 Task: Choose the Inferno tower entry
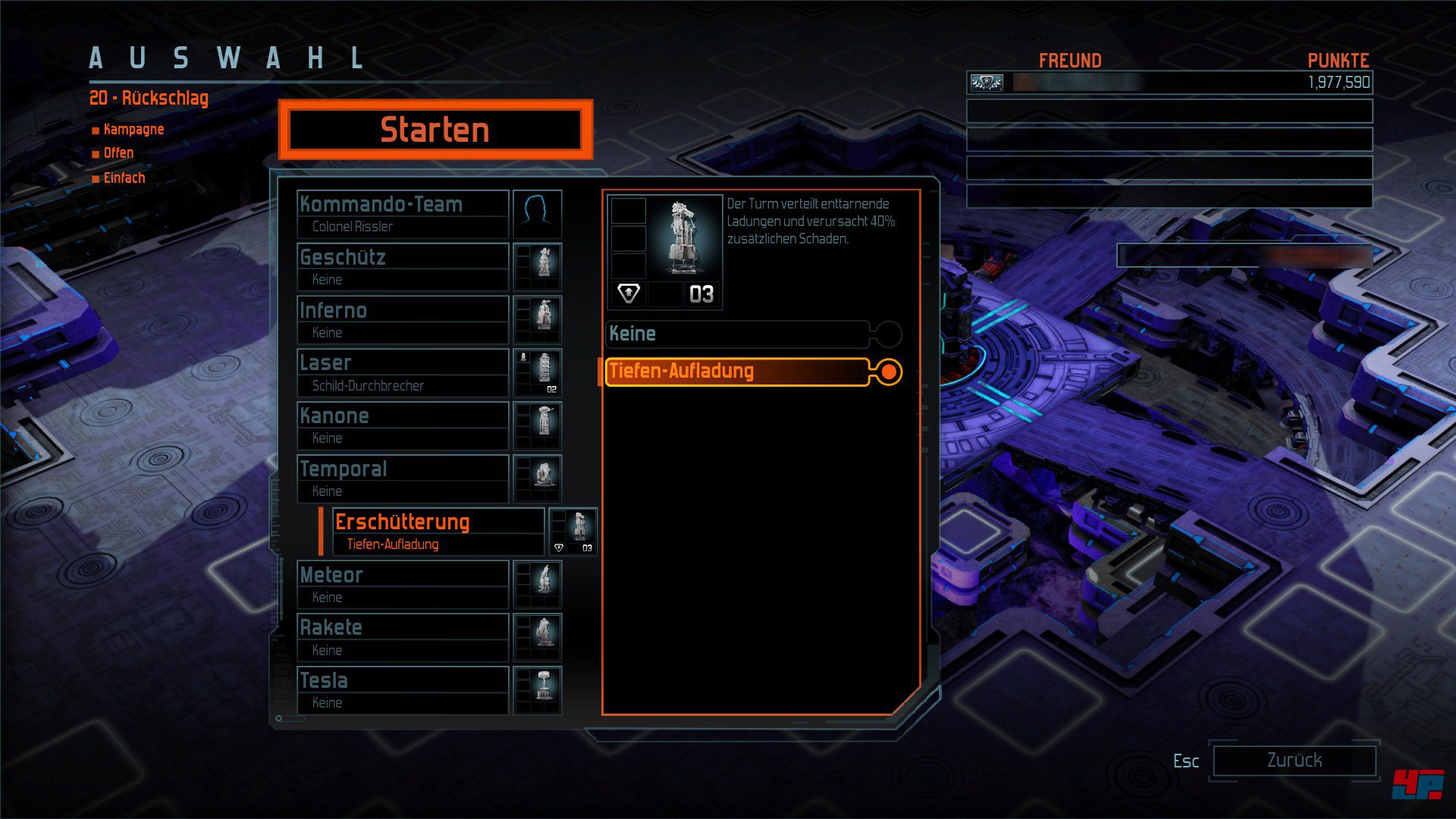pos(403,320)
